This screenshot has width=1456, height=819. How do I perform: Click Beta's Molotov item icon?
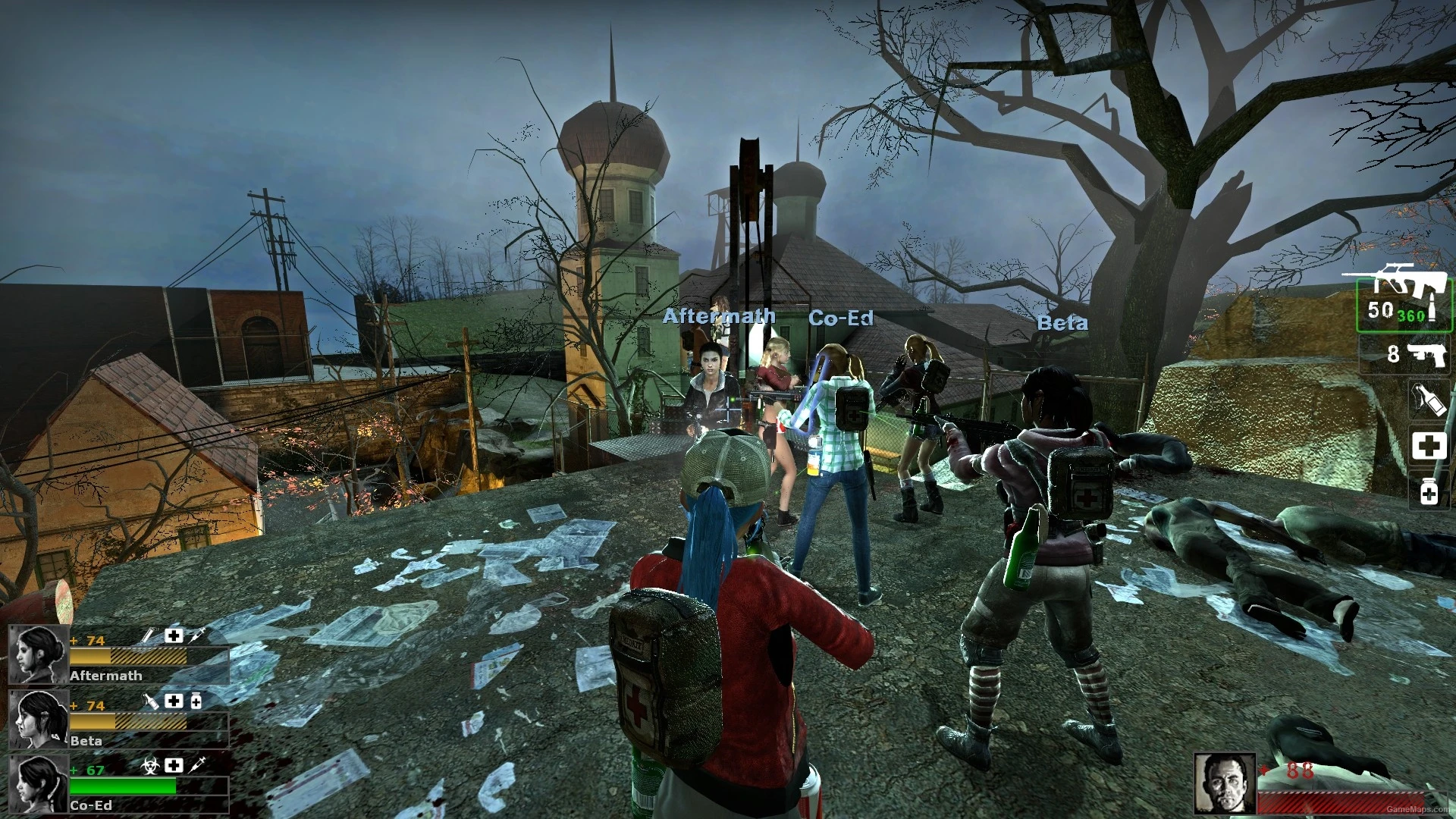pos(152,702)
